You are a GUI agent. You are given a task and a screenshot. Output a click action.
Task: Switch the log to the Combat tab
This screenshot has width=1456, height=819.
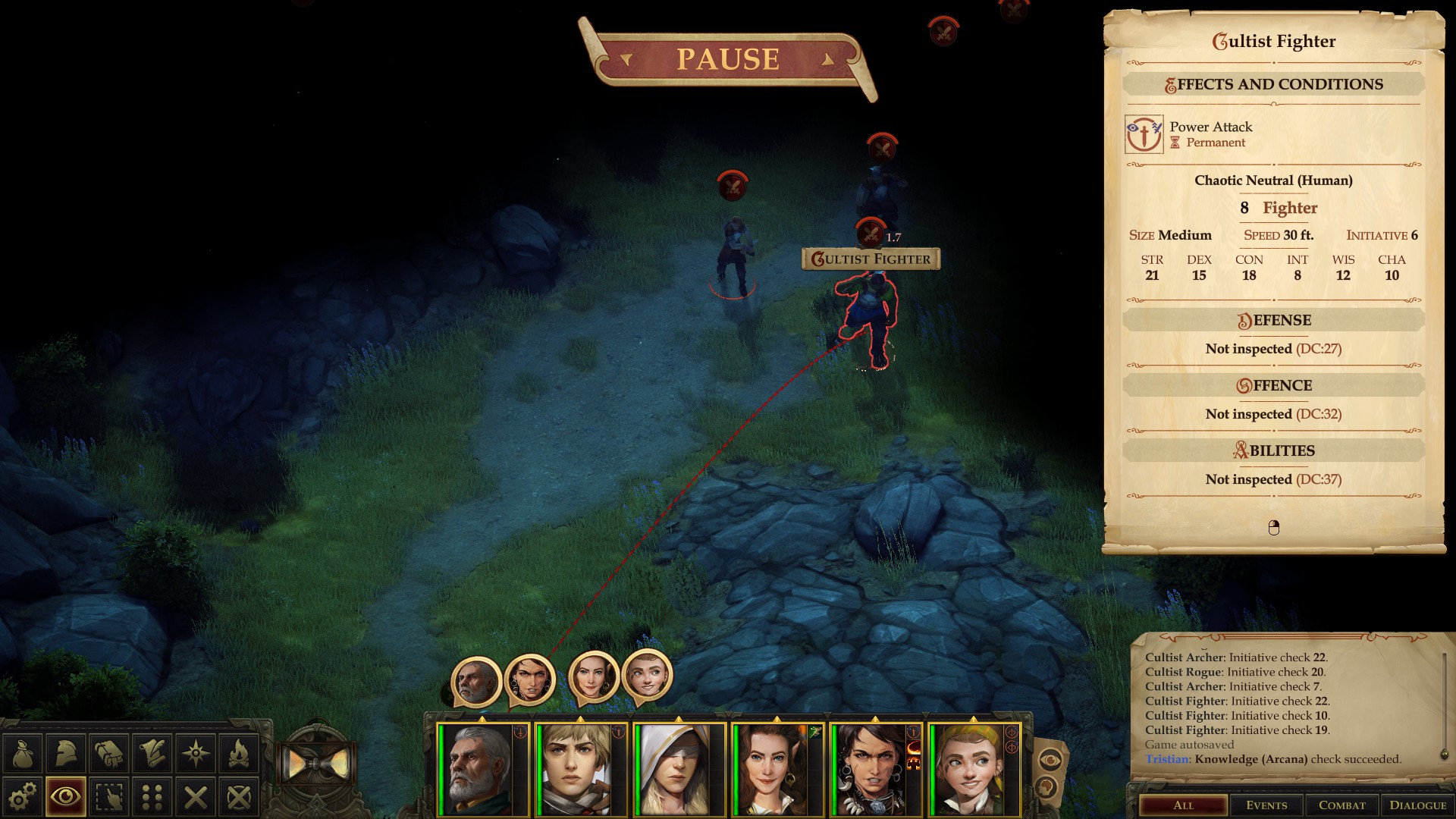pos(1341,805)
